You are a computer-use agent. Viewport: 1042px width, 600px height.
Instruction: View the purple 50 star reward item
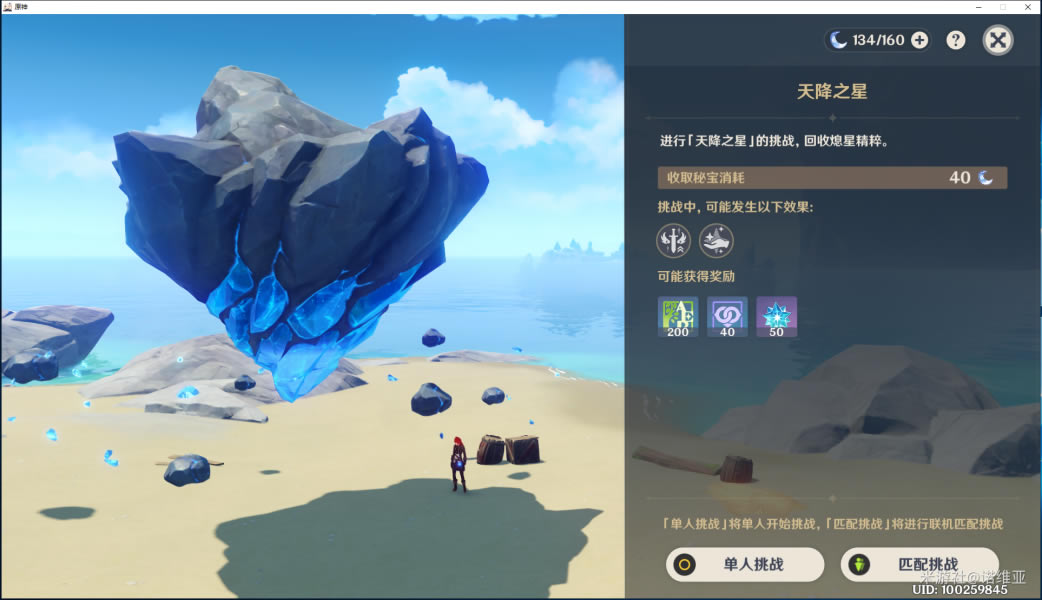coord(776,316)
